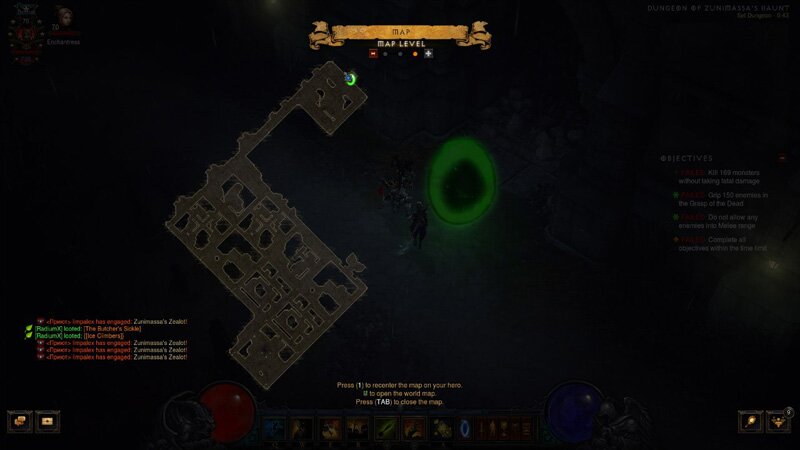Screen dimensions: 800x450
Task: Click the plus map level button
Action: (428, 54)
